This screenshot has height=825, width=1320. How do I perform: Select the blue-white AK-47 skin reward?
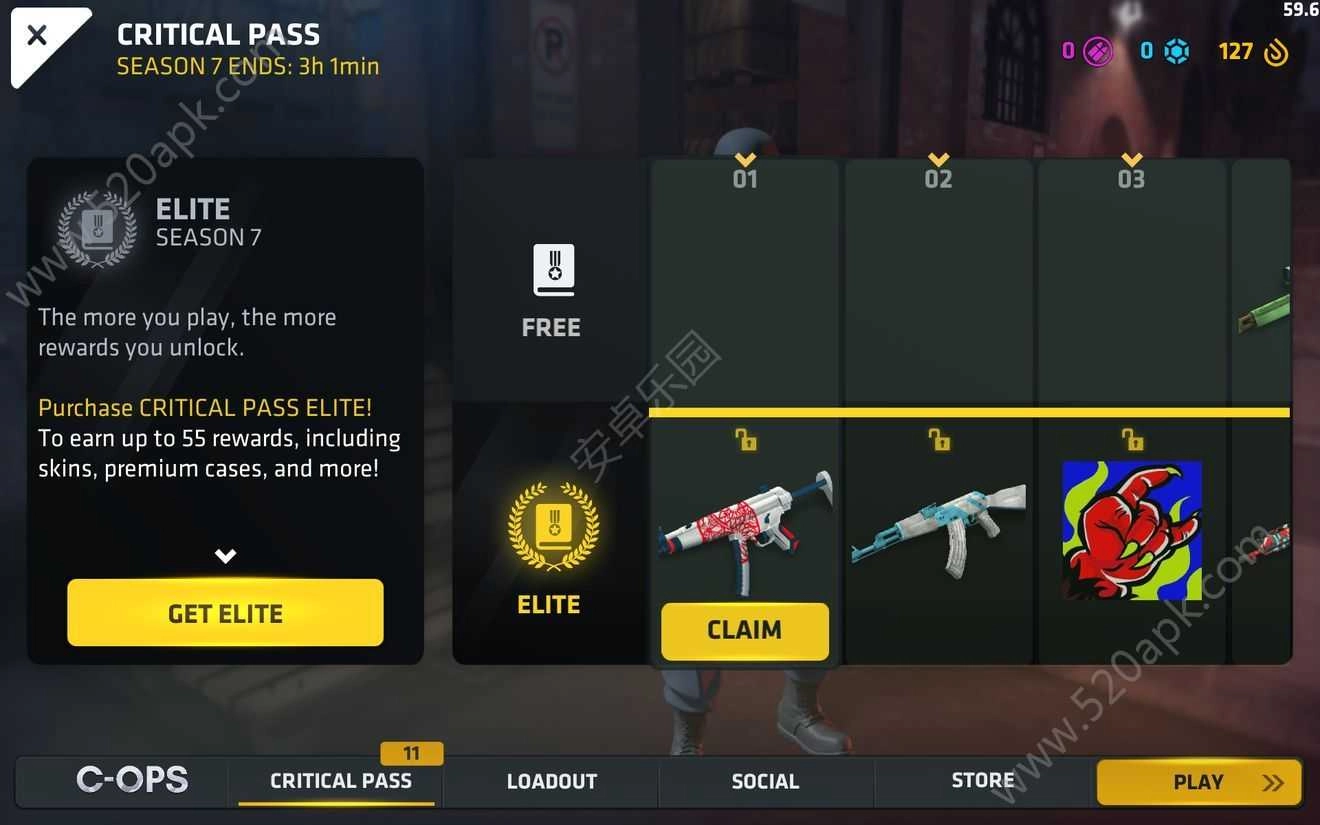click(938, 530)
